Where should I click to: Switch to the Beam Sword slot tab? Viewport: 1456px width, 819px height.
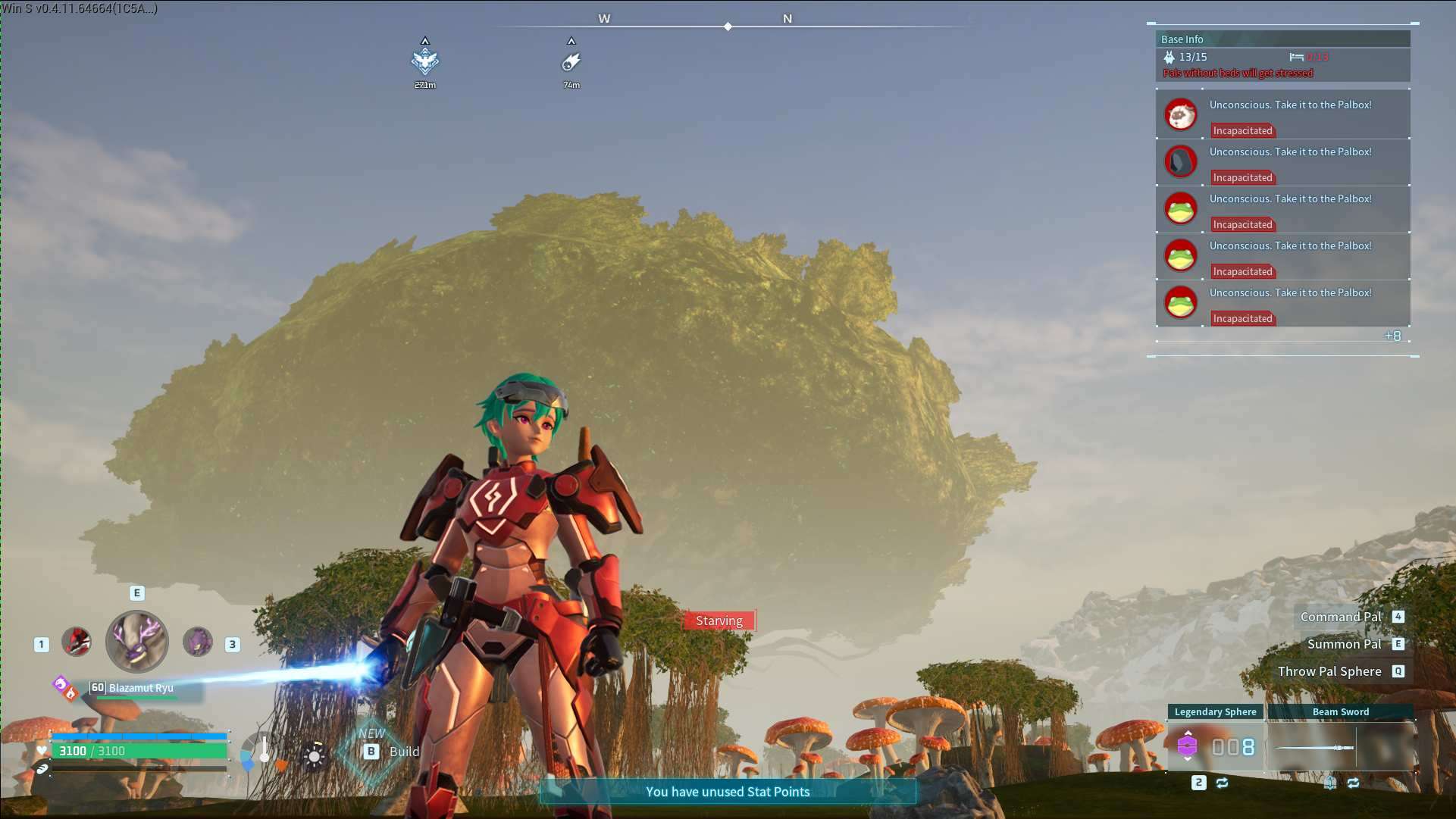pyautogui.click(x=1342, y=711)
